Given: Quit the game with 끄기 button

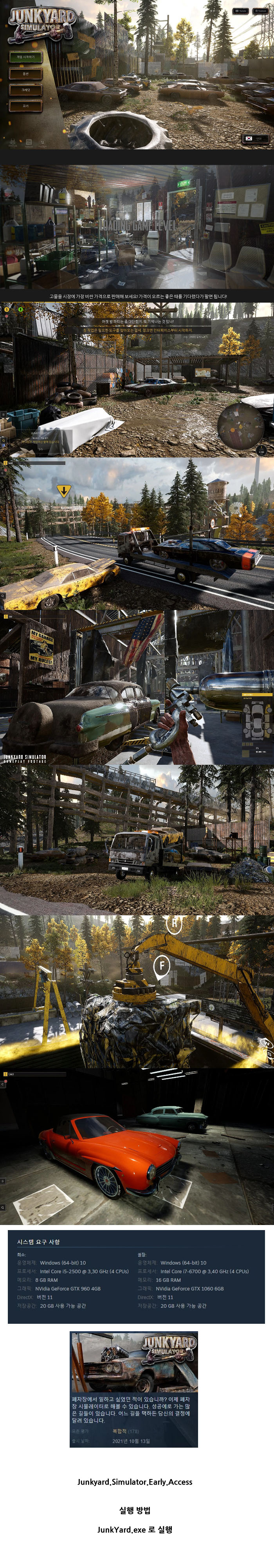Looking at the screenshot, I should [25, 106].
